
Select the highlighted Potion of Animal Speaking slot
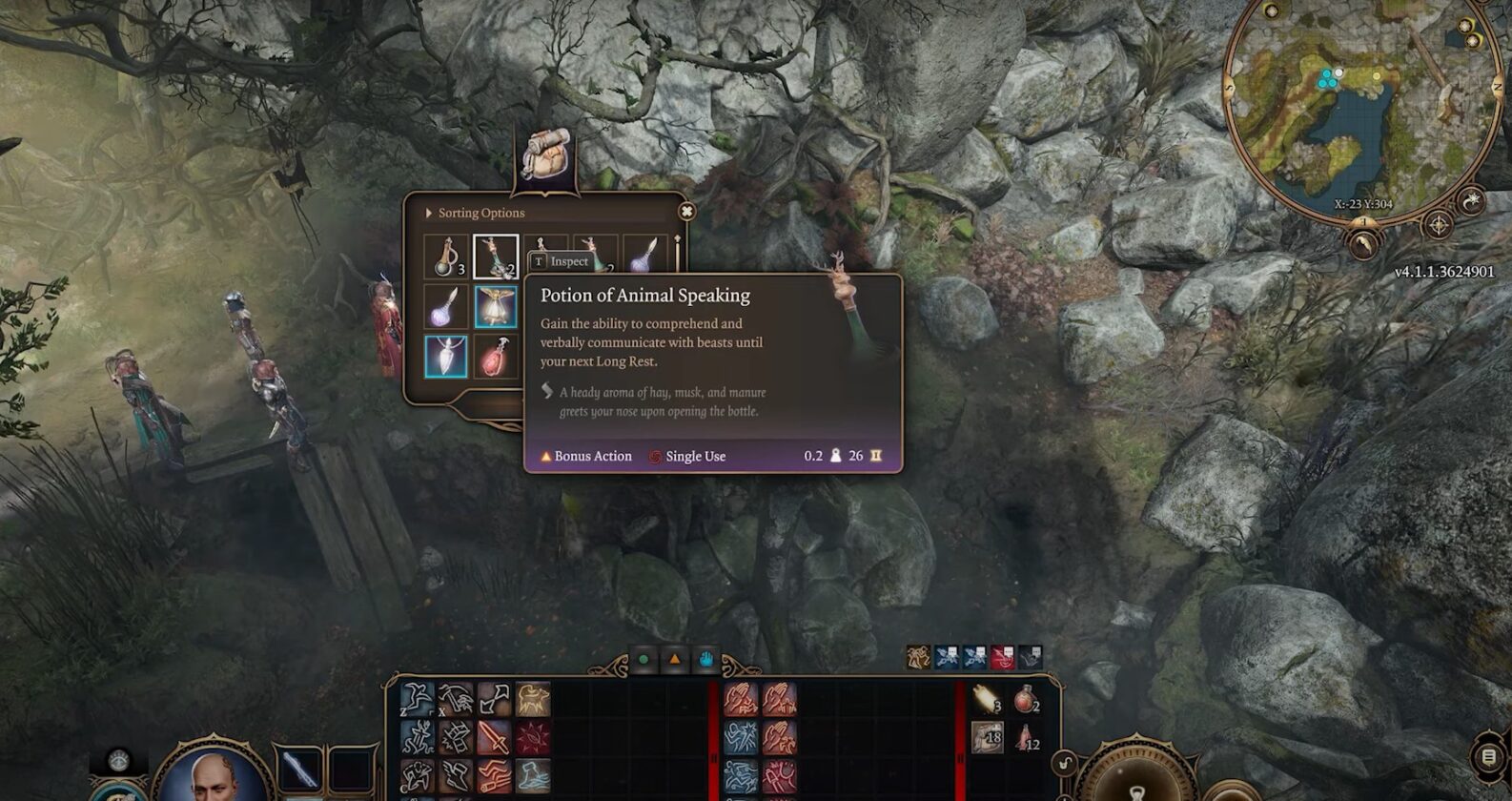[496, 257]
